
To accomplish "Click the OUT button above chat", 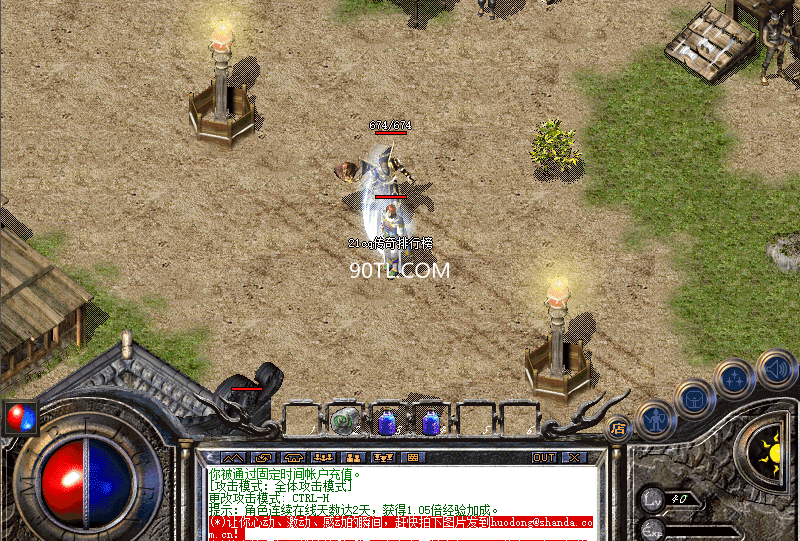I will point(544,457).
